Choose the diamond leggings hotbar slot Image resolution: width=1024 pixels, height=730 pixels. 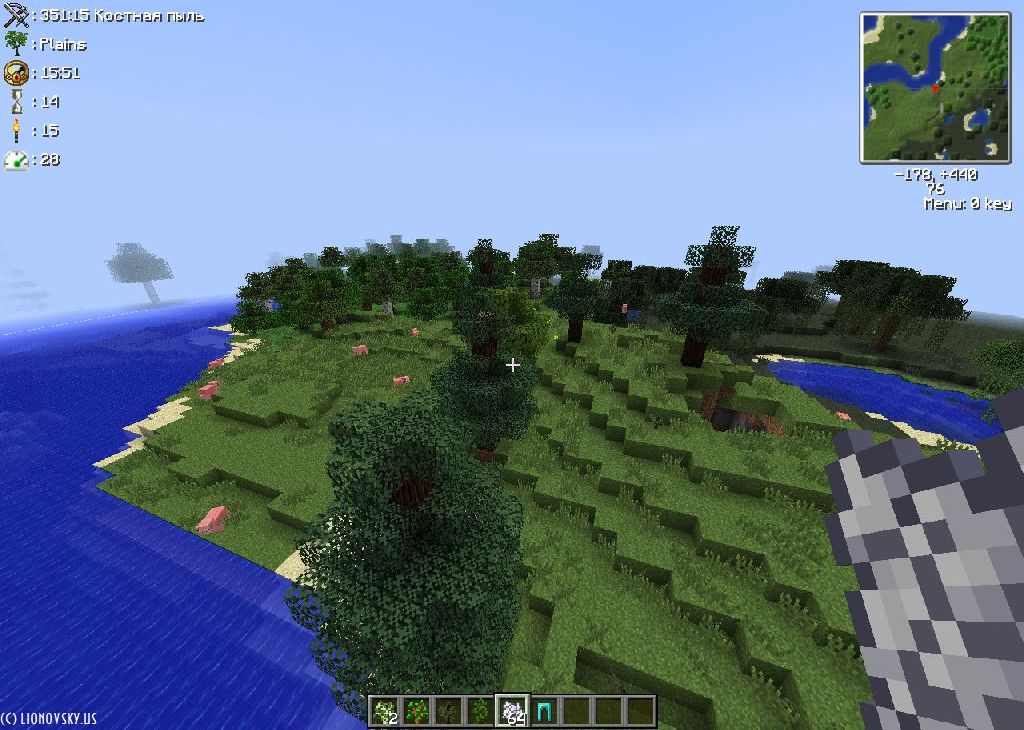point(544,711)
